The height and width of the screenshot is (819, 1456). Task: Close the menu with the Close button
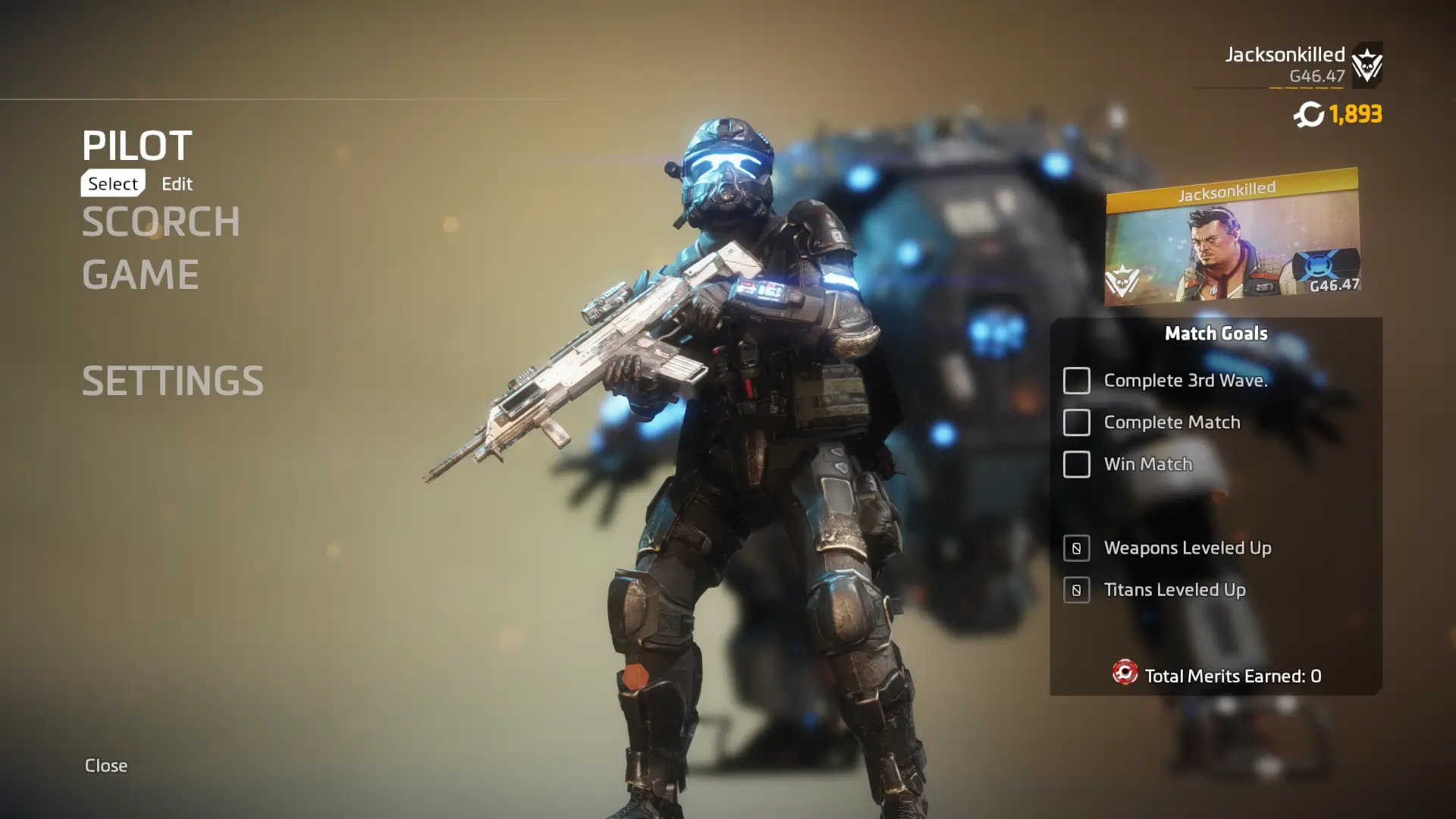106,765
